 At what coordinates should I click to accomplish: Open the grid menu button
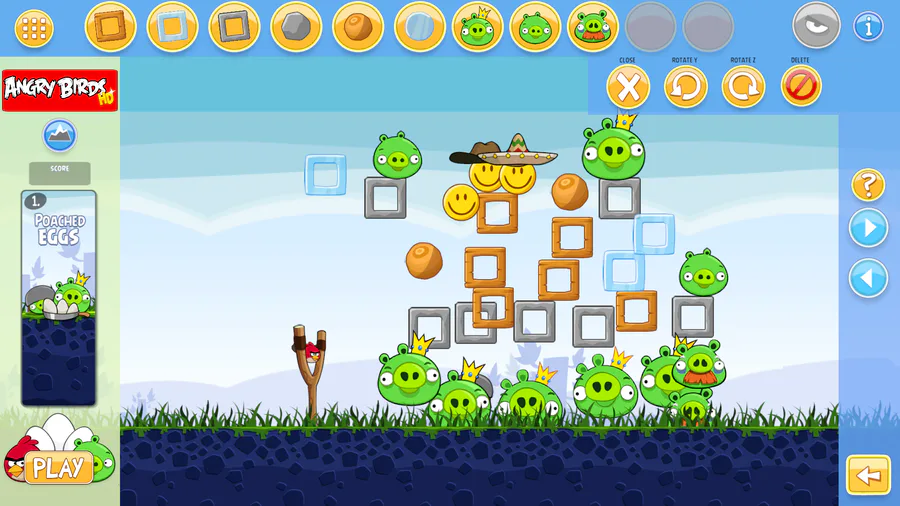tap(34, 28)
